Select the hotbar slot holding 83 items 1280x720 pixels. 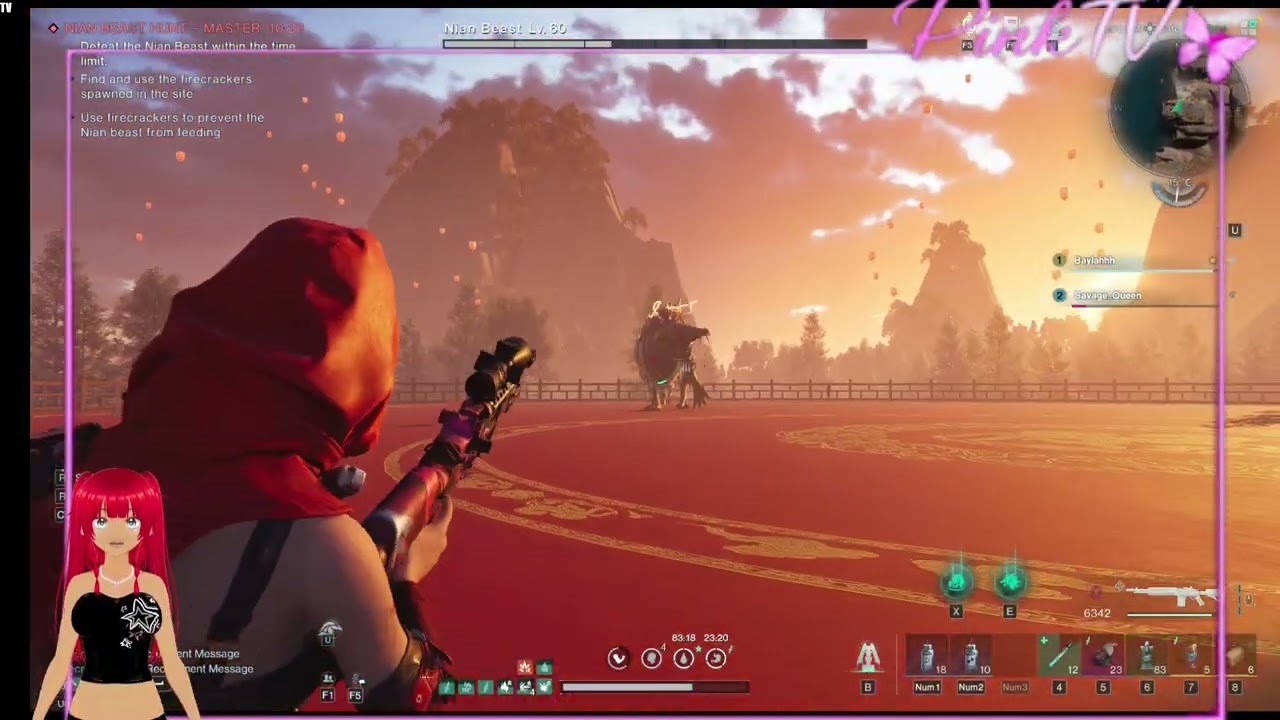tap(1147, 656)
